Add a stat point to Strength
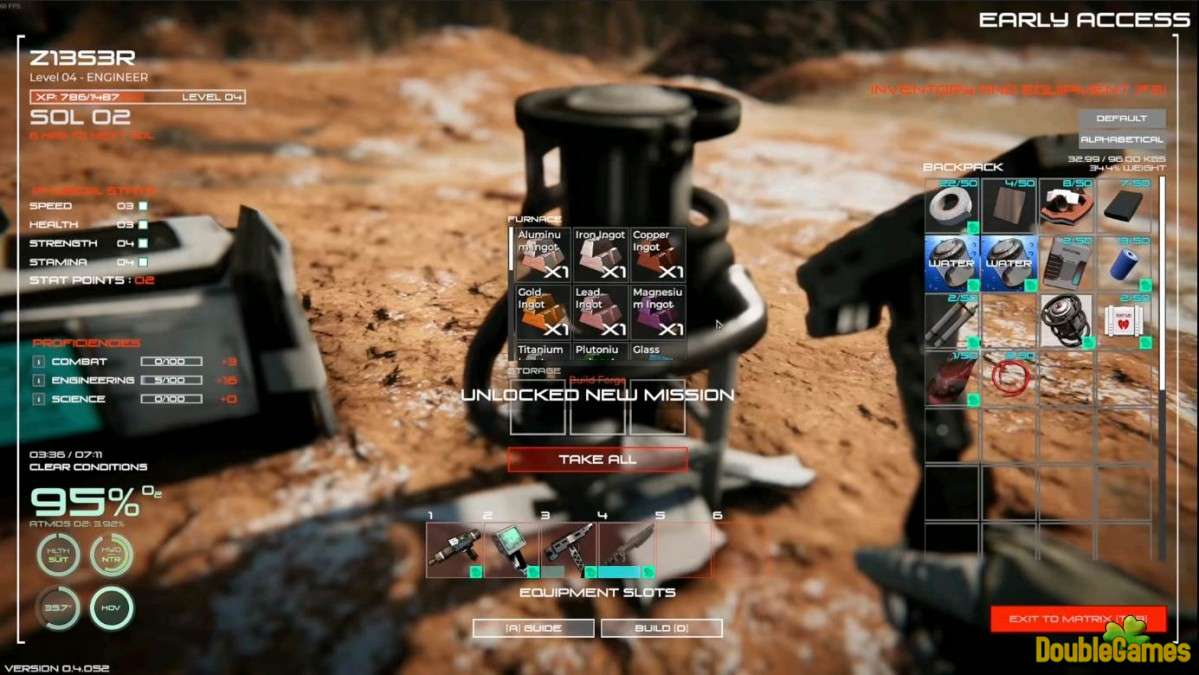Screen dimensions: 1199x675 click(x=143, y=243)
